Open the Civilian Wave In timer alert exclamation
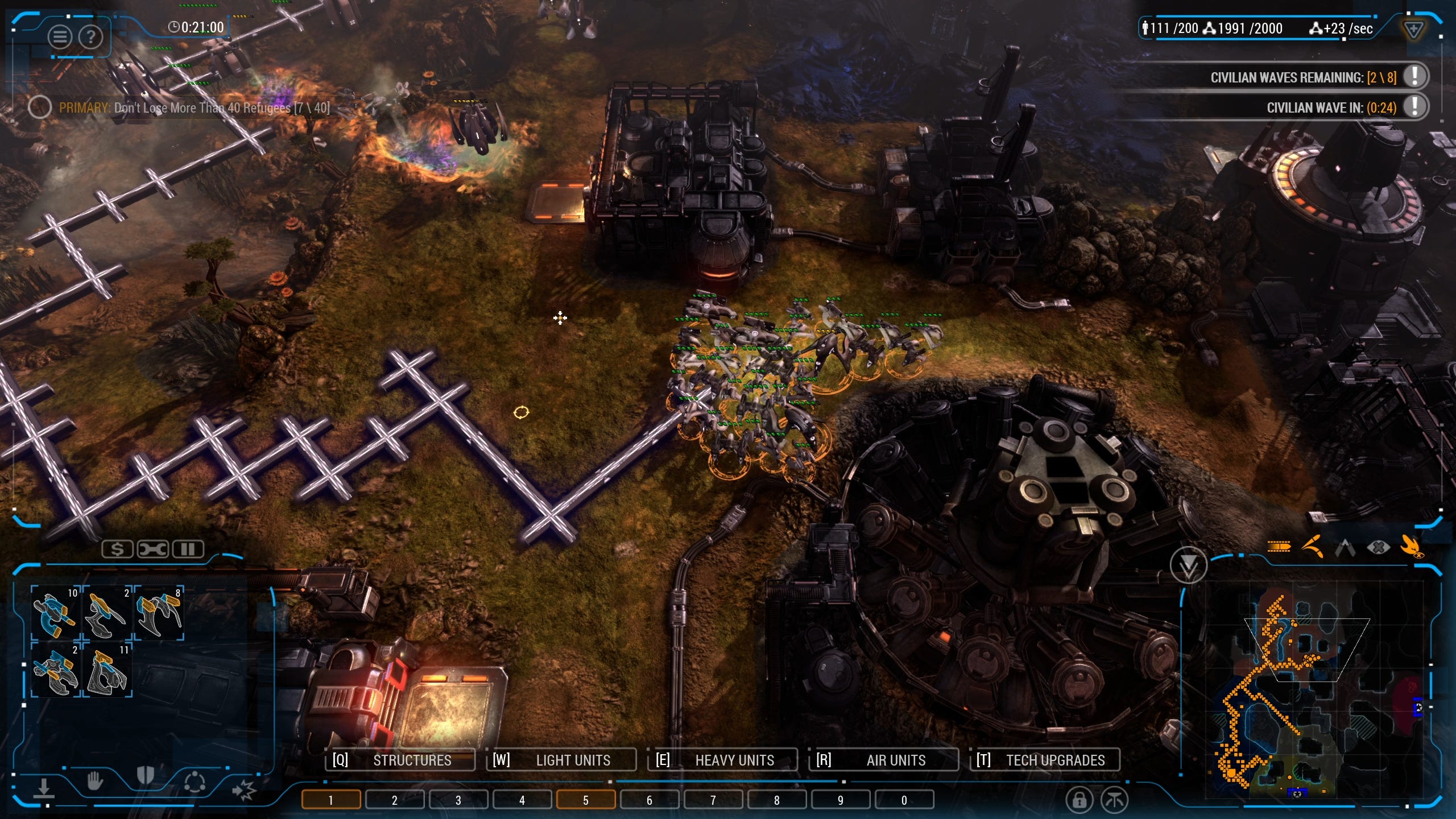The image size is (1456, 819). (1414, 106)
